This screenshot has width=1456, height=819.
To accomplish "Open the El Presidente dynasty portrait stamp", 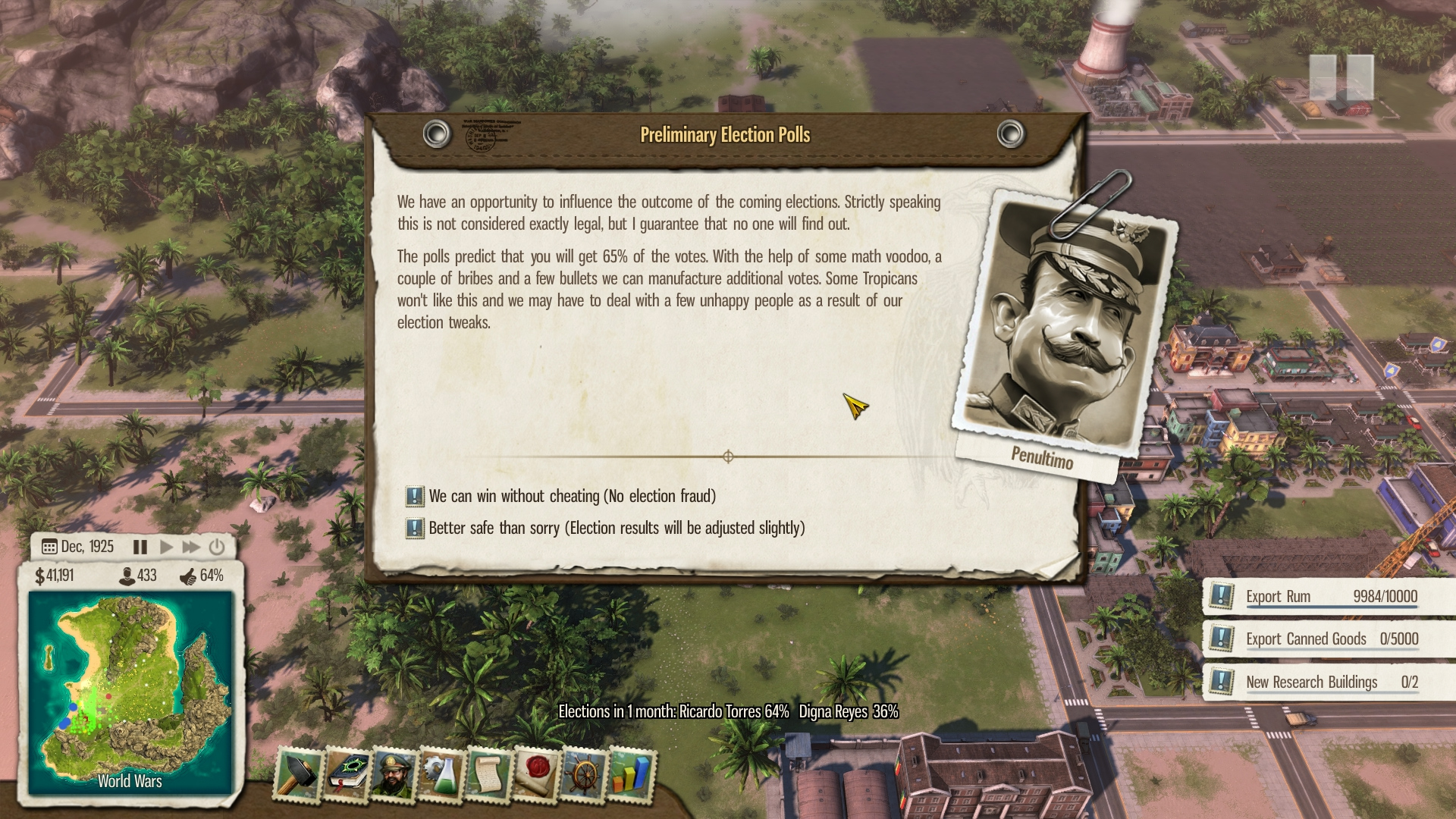I will (394, 773).
